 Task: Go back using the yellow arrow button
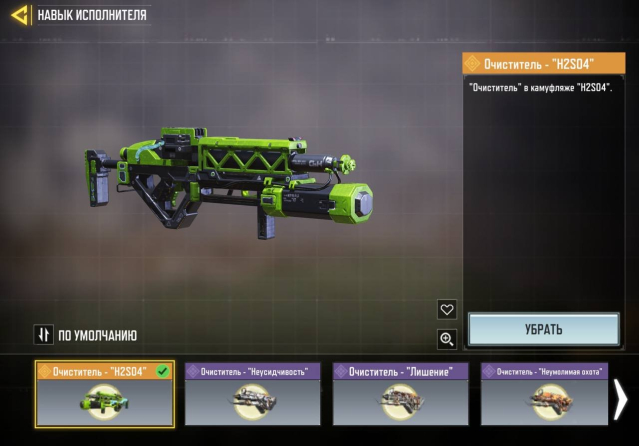[18, 15]
